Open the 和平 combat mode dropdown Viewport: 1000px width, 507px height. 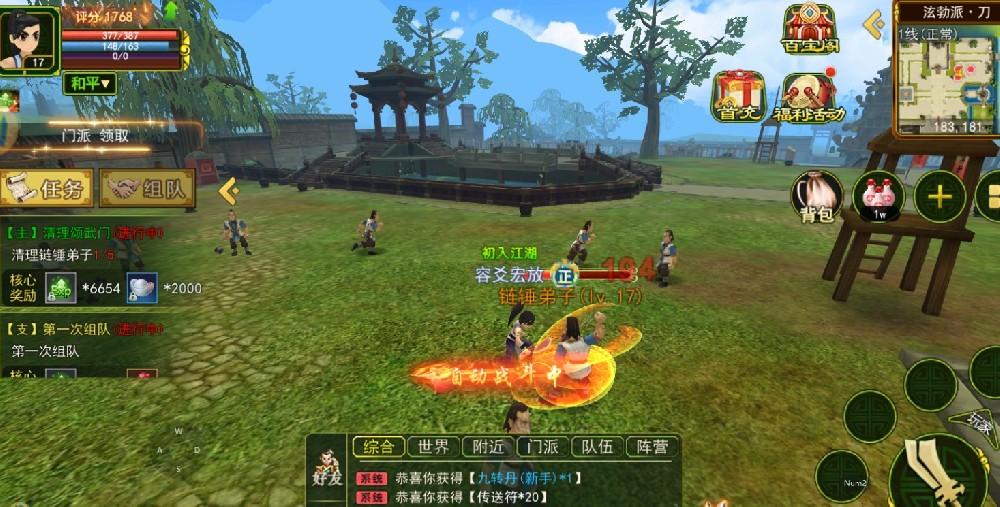pos(90,84)
